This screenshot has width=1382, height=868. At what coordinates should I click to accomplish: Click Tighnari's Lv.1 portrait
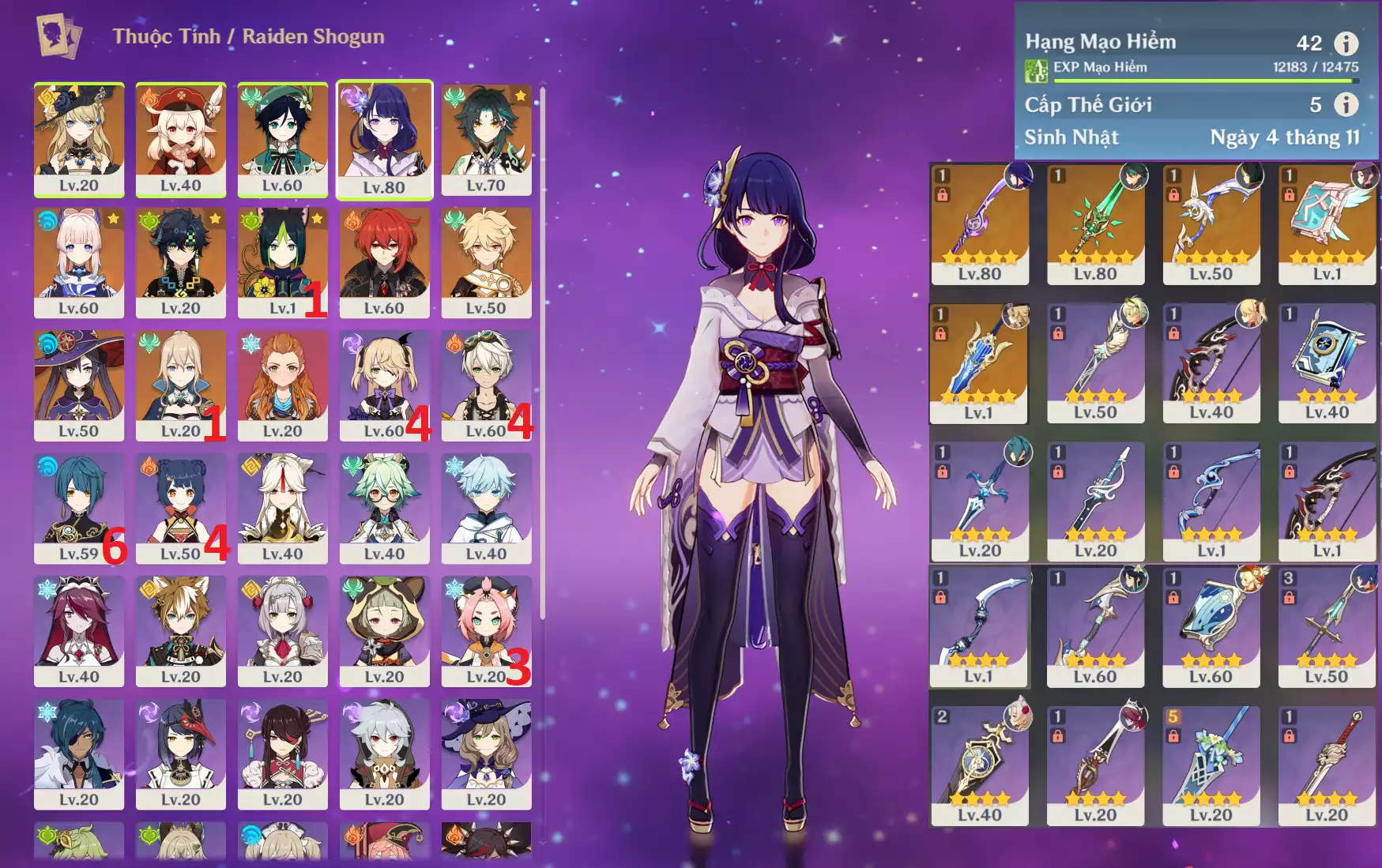(x=282, y=262)
